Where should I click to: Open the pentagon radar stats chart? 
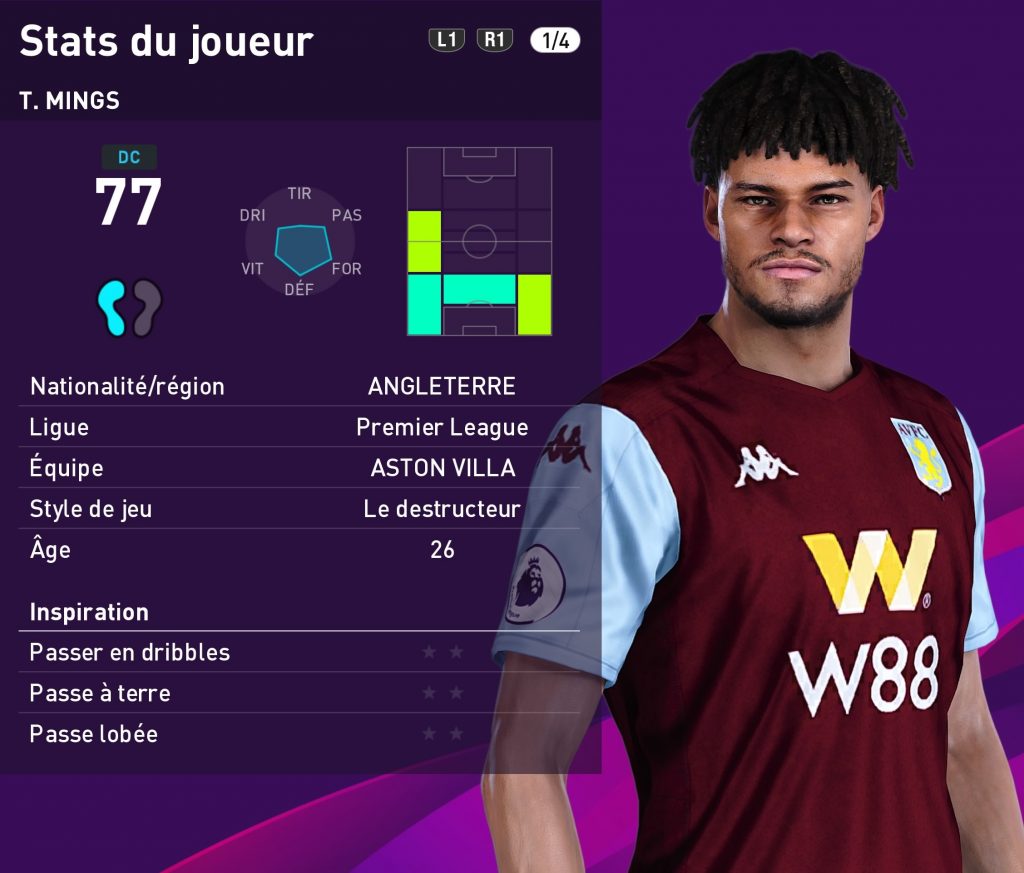tap(300, 243)
